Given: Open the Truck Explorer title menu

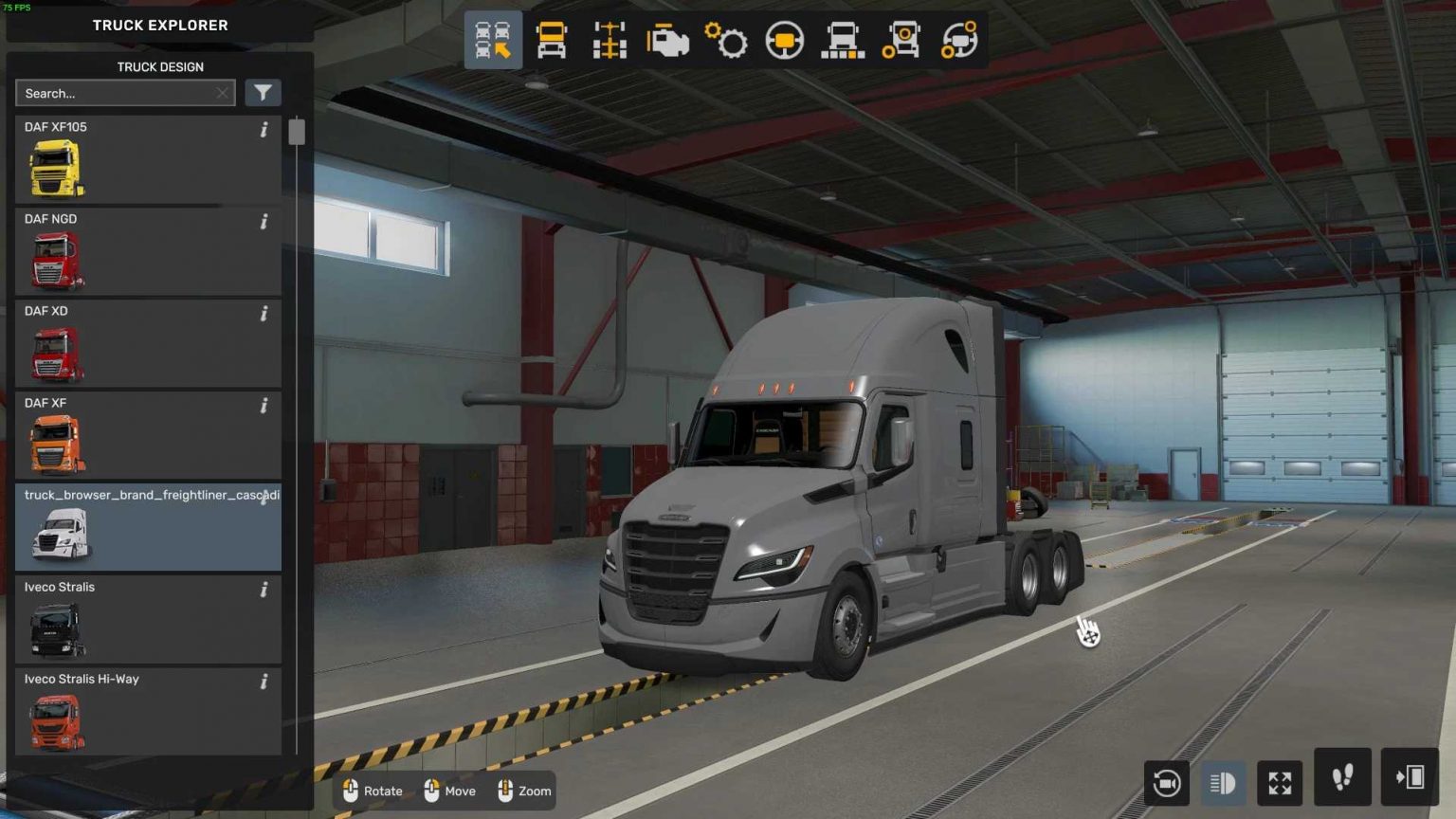Looking at the screenshot, I should [x=159, y=25].
